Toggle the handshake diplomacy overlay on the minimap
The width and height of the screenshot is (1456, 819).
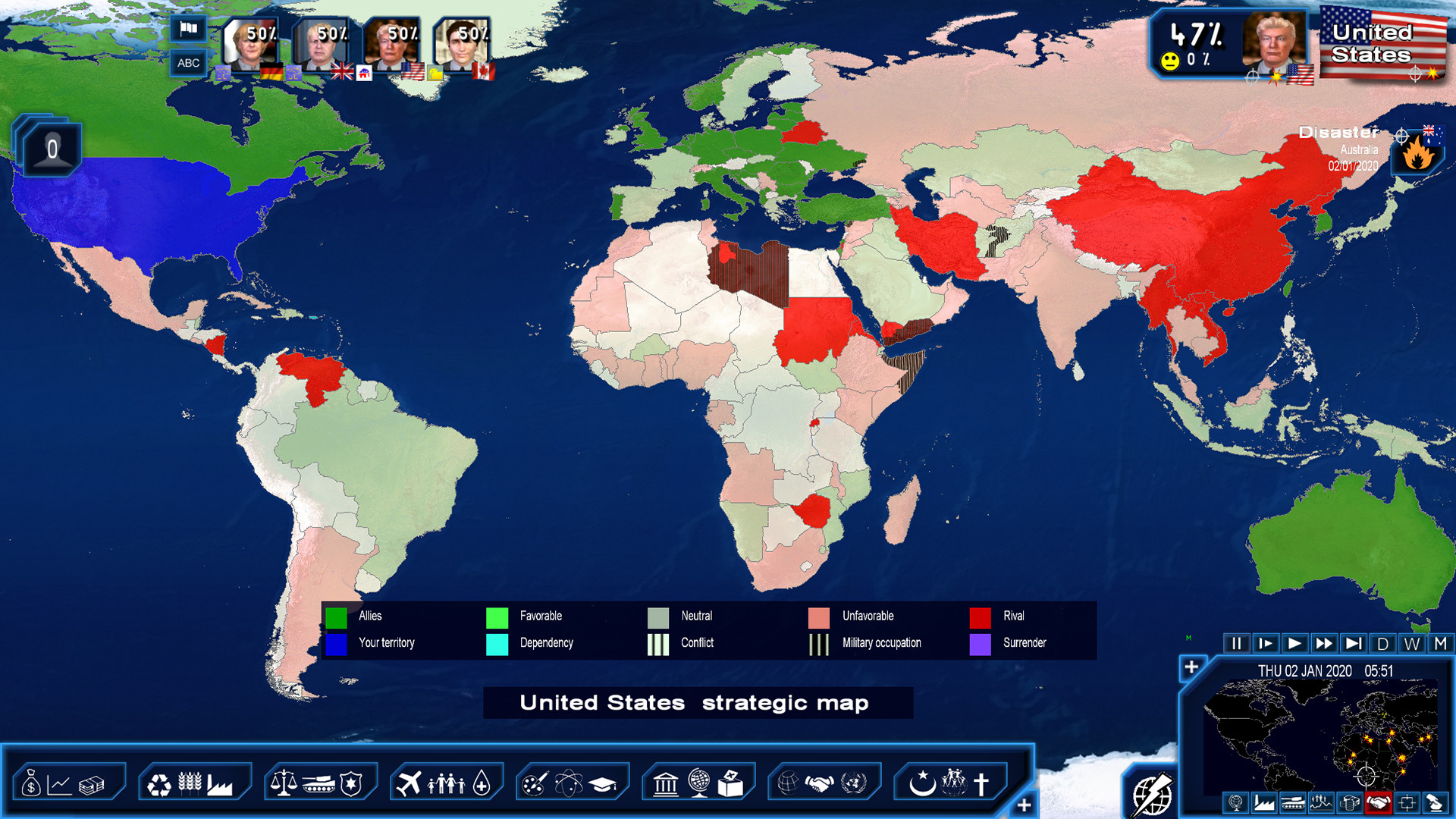click(x=1378, y=802)
